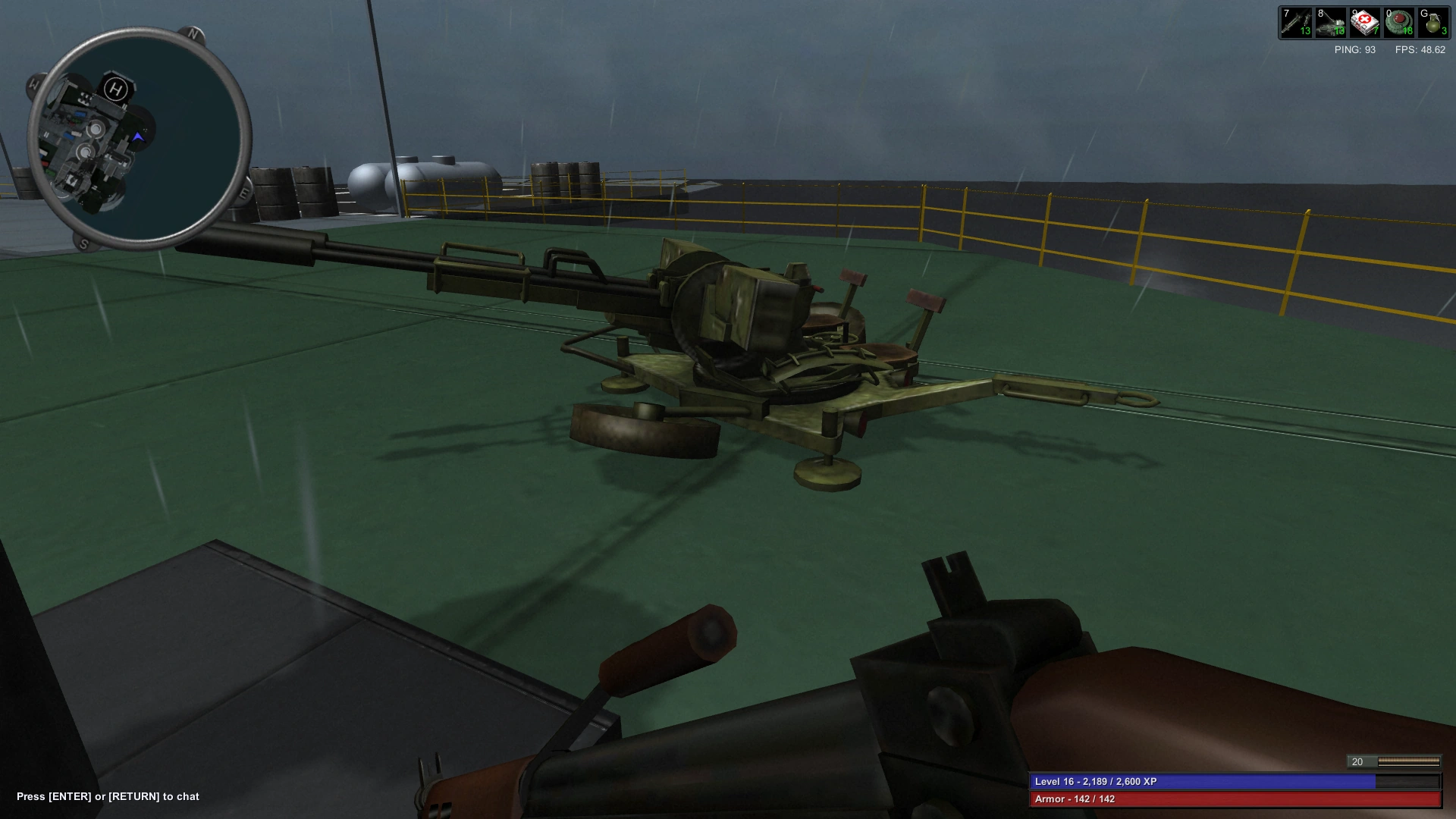This screenshot has height=819, width=1456.
Task: Click the N compass marker on the minimap
Action: (x=192, y=33)
